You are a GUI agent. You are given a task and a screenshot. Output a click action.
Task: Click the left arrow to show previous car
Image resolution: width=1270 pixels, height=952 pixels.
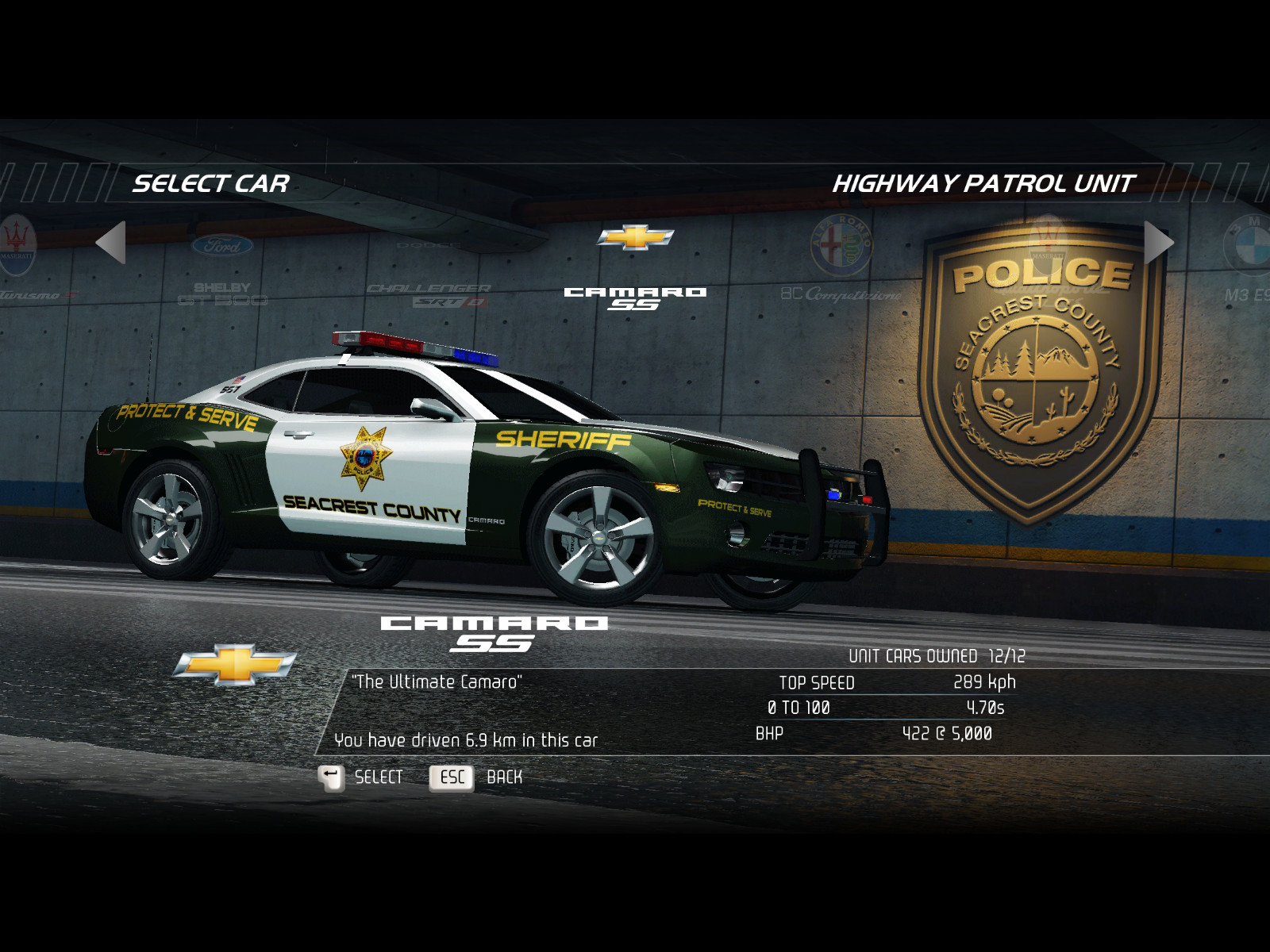(x=112, y=242)
